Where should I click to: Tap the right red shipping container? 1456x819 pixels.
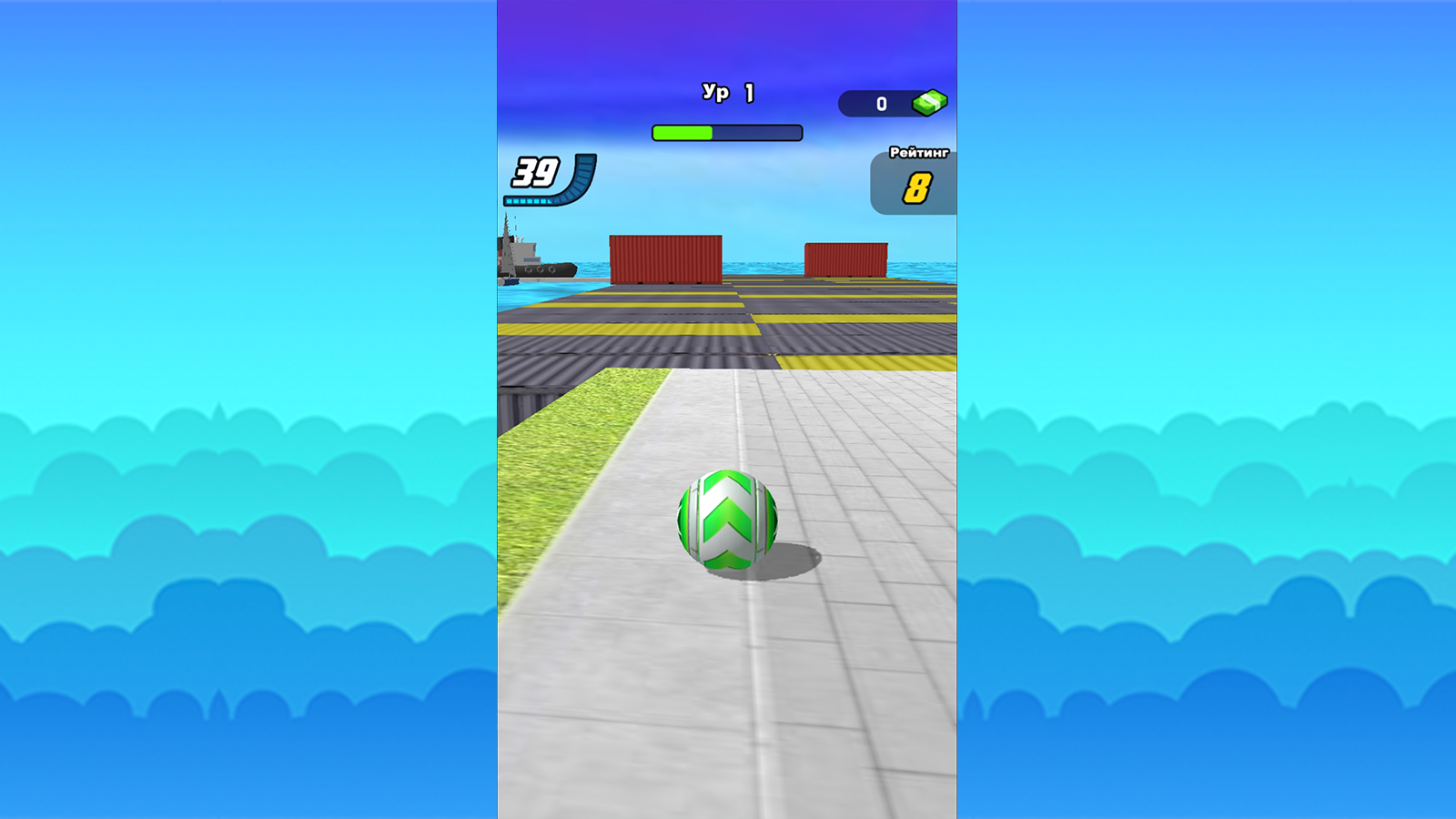click(847, 258)
